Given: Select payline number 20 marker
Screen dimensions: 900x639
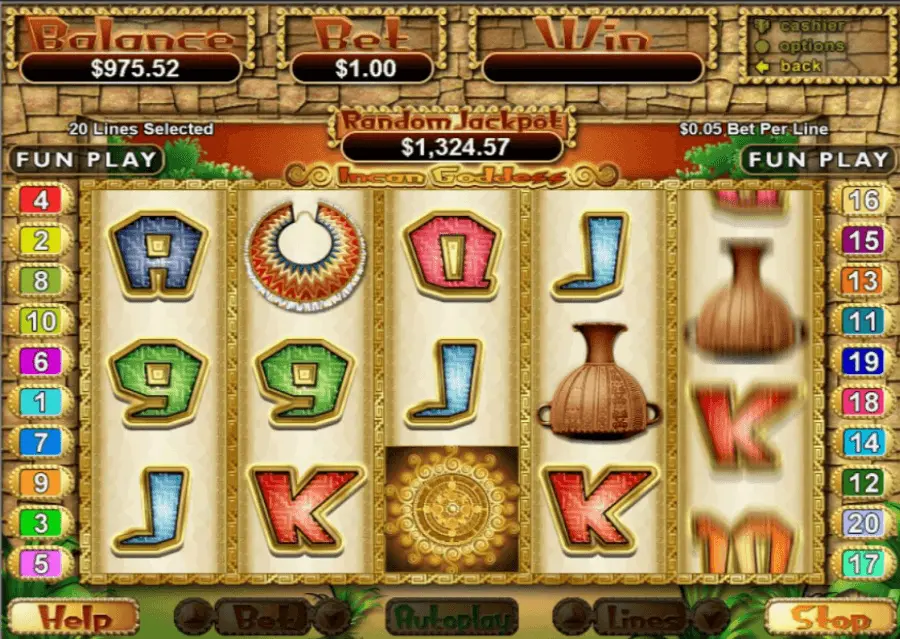Looking at the screenshot, I should [x=863, y=523].
